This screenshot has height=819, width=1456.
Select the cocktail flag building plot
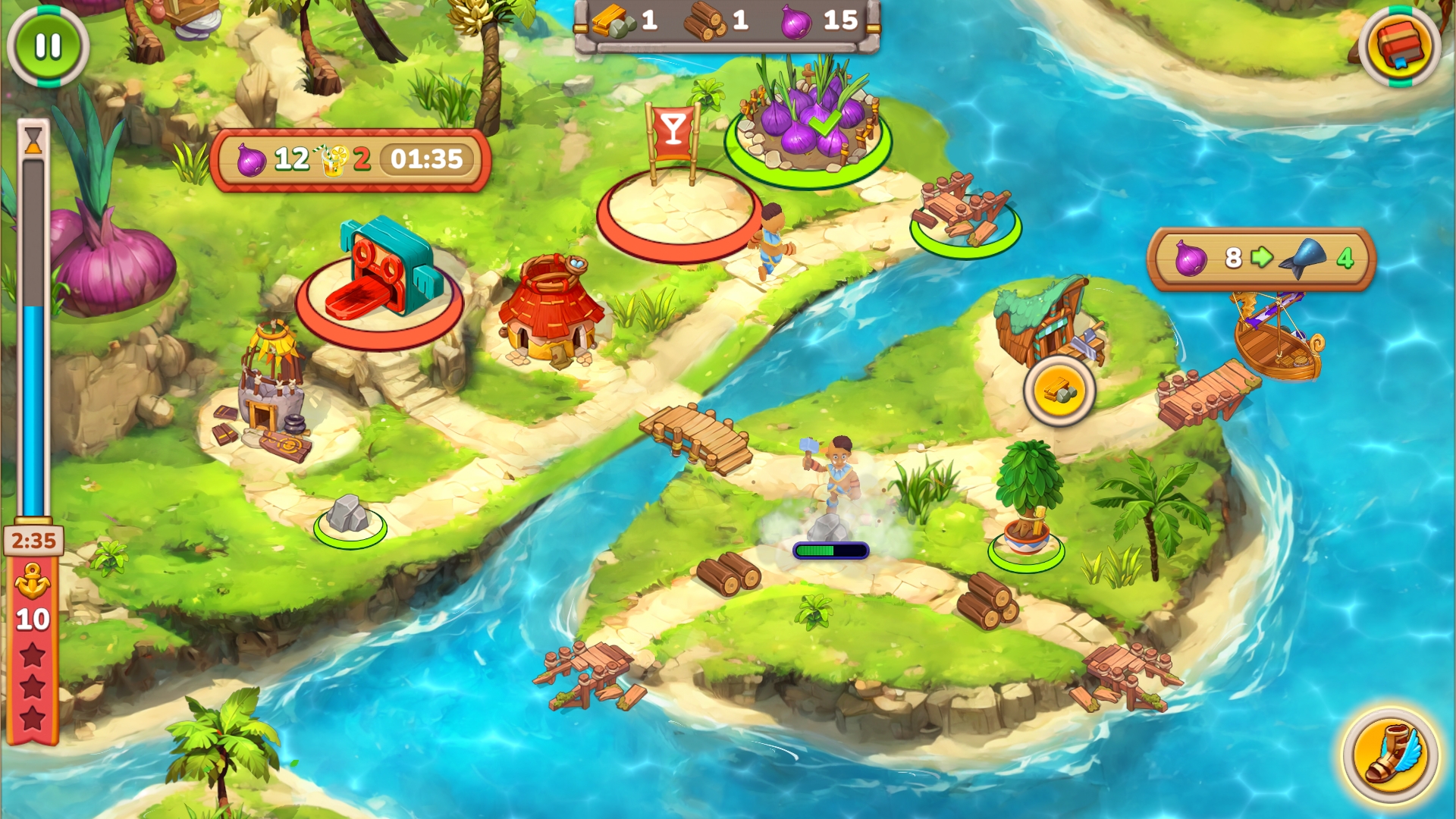[678, 211]
